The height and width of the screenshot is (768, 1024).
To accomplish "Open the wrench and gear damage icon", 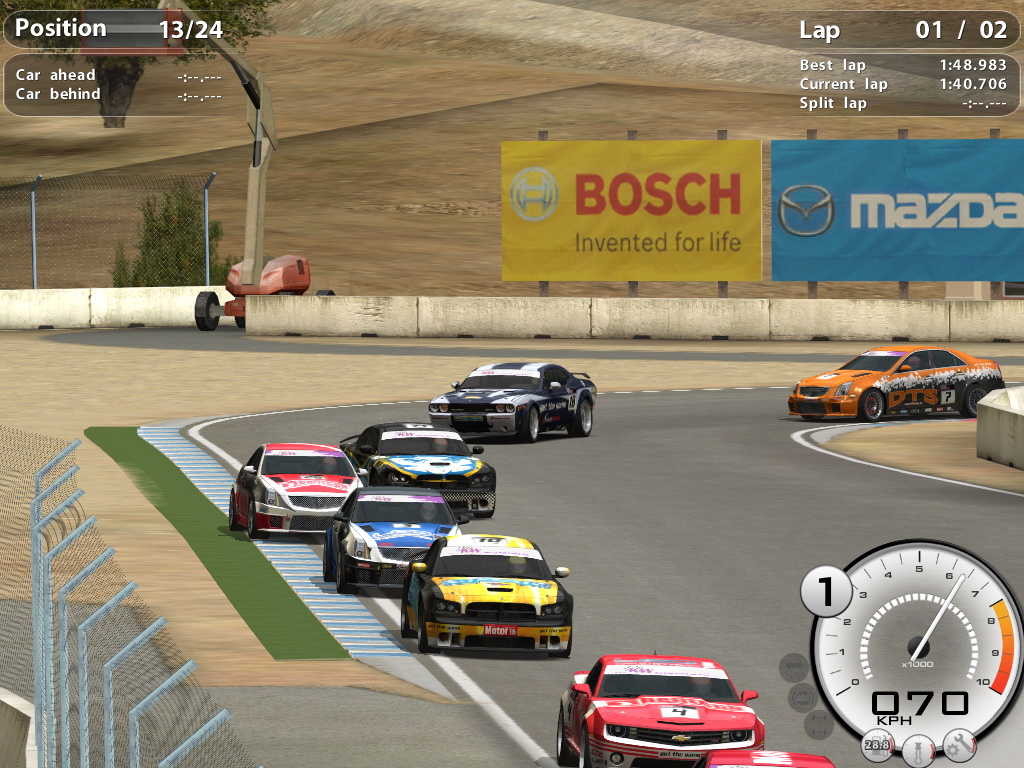I will pos(958,744).
